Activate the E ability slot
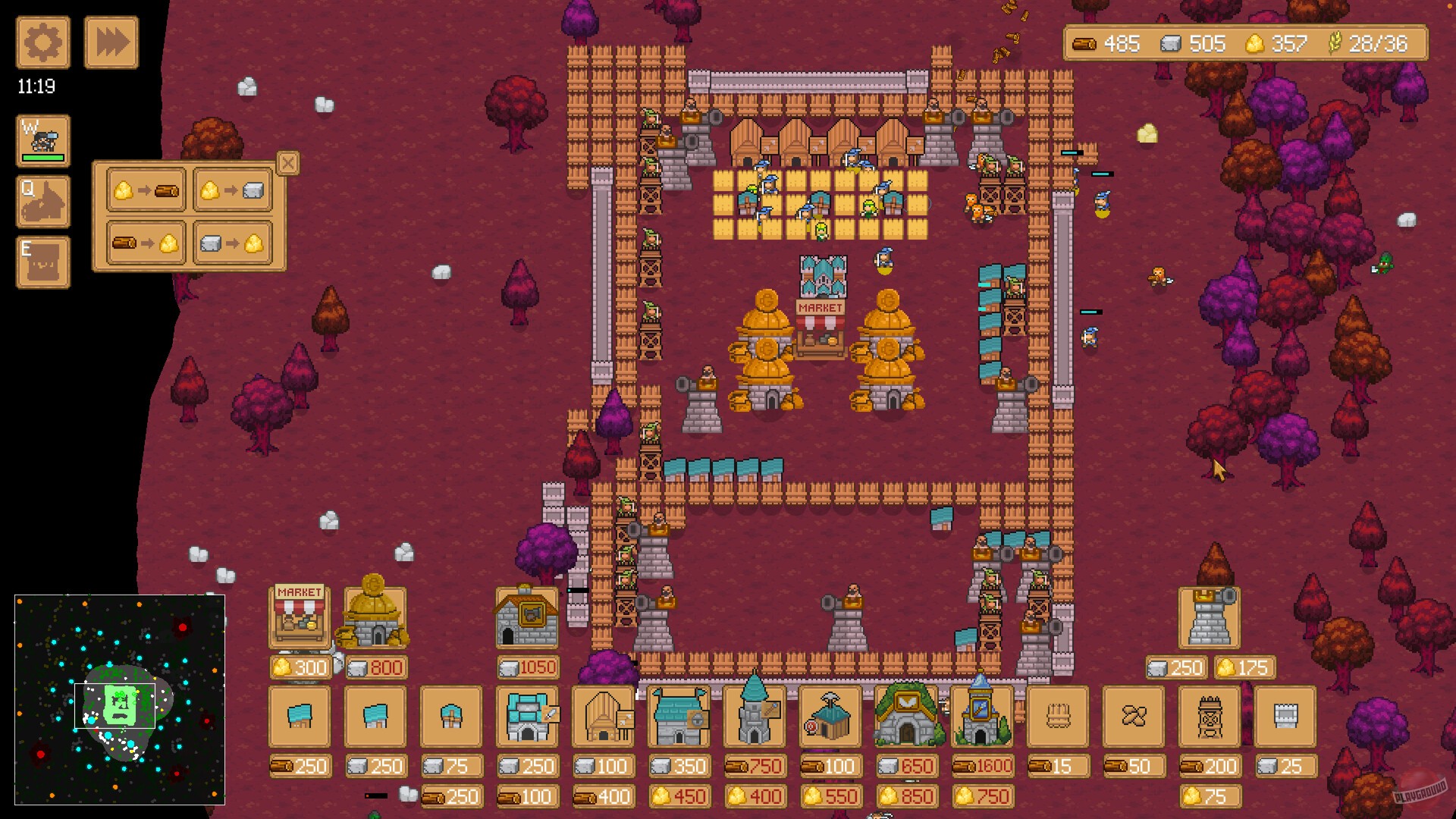Screen dimensions: 1456x819 tap(43, 264)
